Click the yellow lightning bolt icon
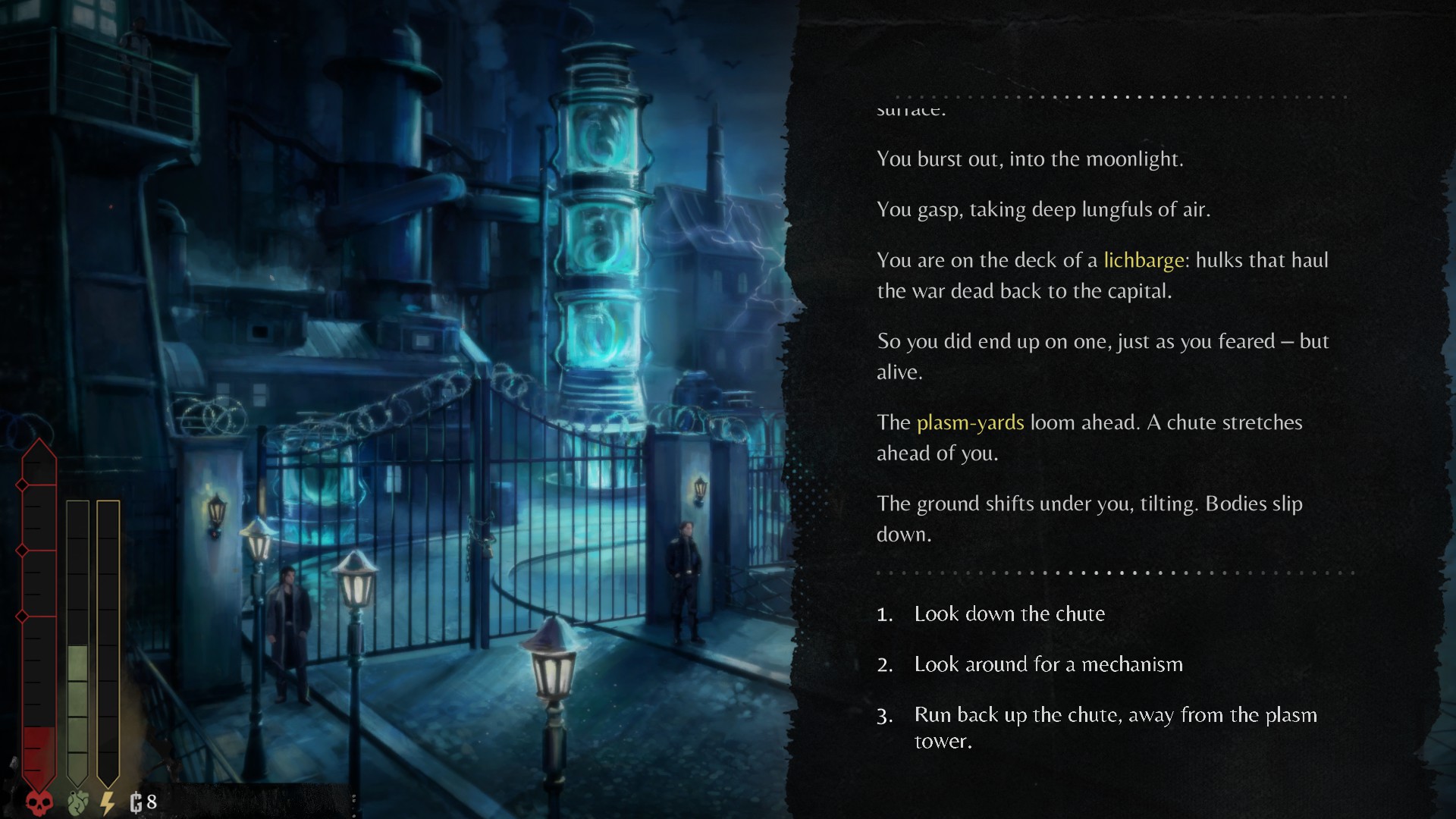The height and width of the screenshot is (819, 1456). [108, 802]
